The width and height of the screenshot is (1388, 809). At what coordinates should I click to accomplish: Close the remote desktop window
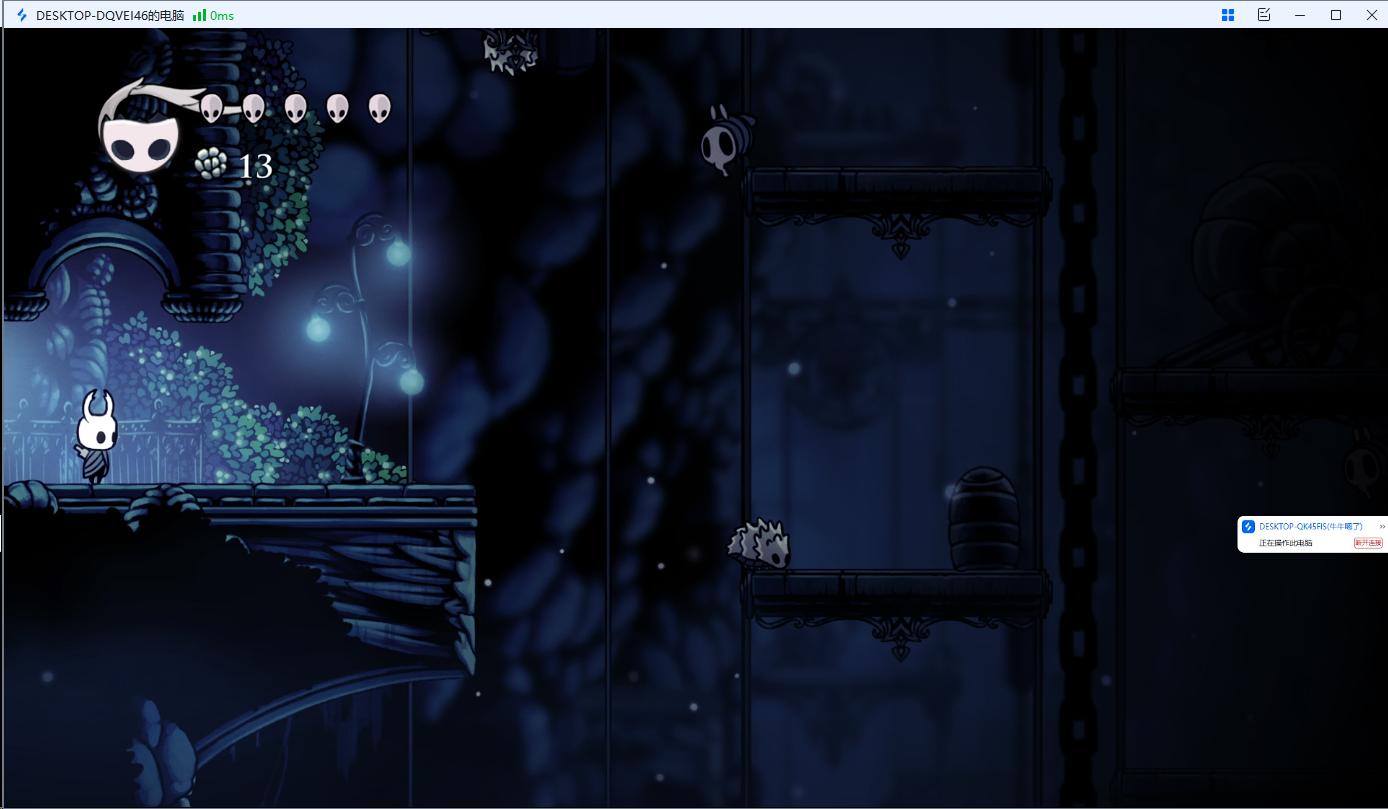click(1371, 15)
